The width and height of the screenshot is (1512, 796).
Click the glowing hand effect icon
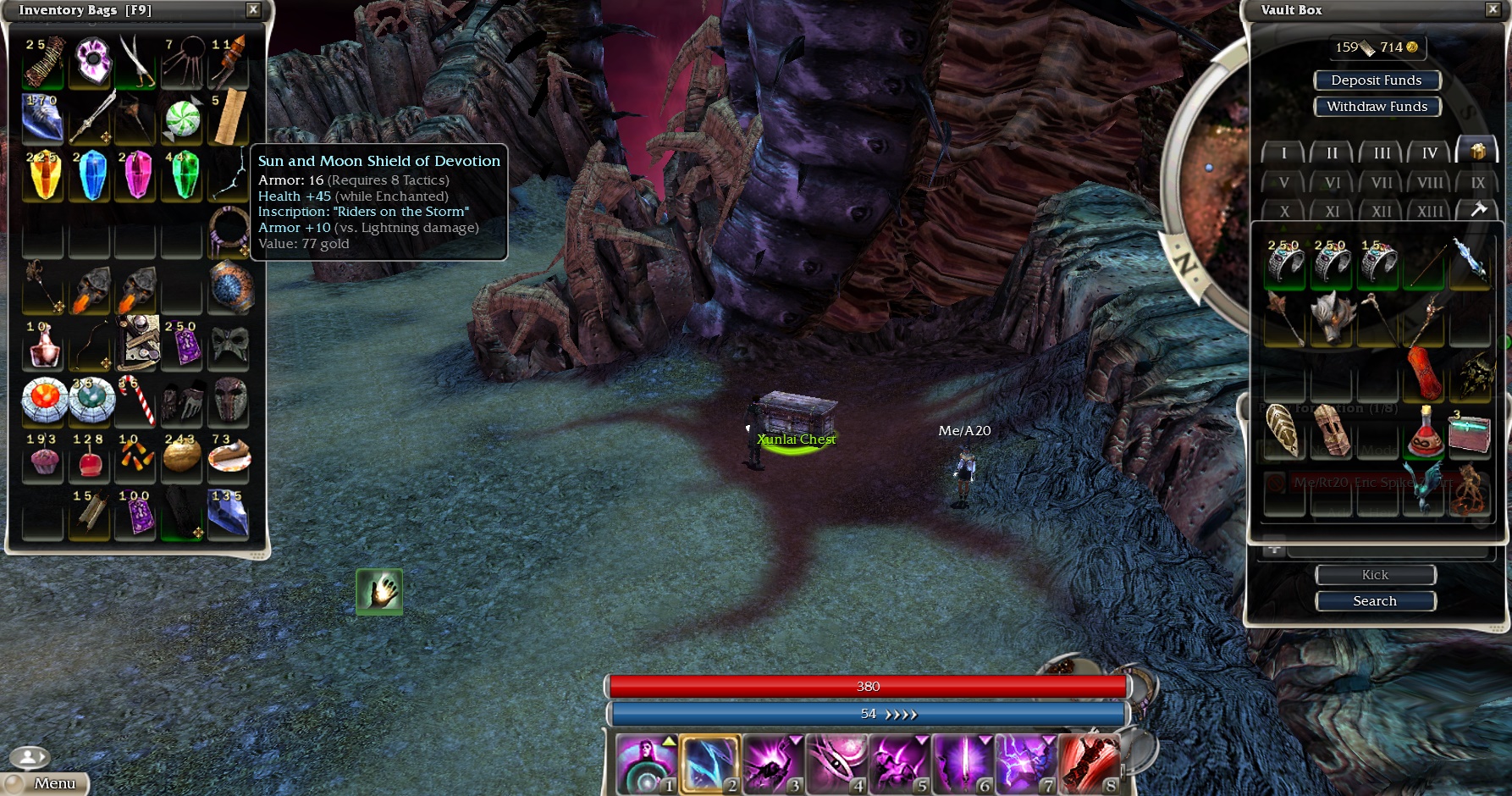379,591
